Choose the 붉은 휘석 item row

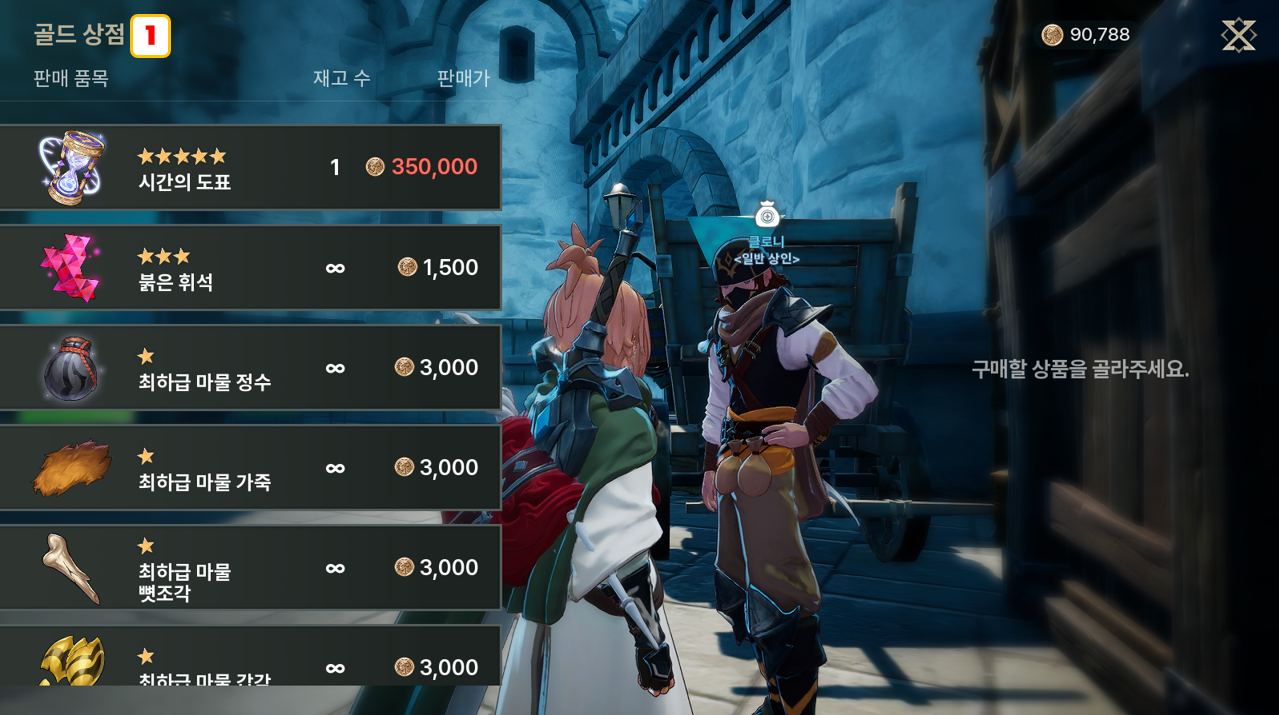[x=250, y=268]
